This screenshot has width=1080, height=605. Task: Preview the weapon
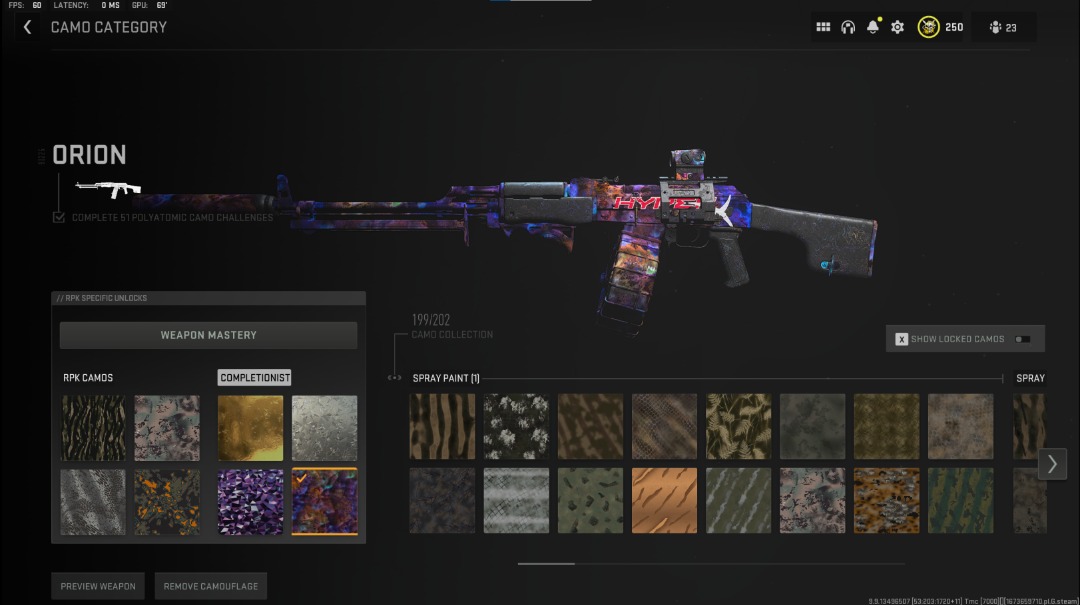tap(98, 586)
